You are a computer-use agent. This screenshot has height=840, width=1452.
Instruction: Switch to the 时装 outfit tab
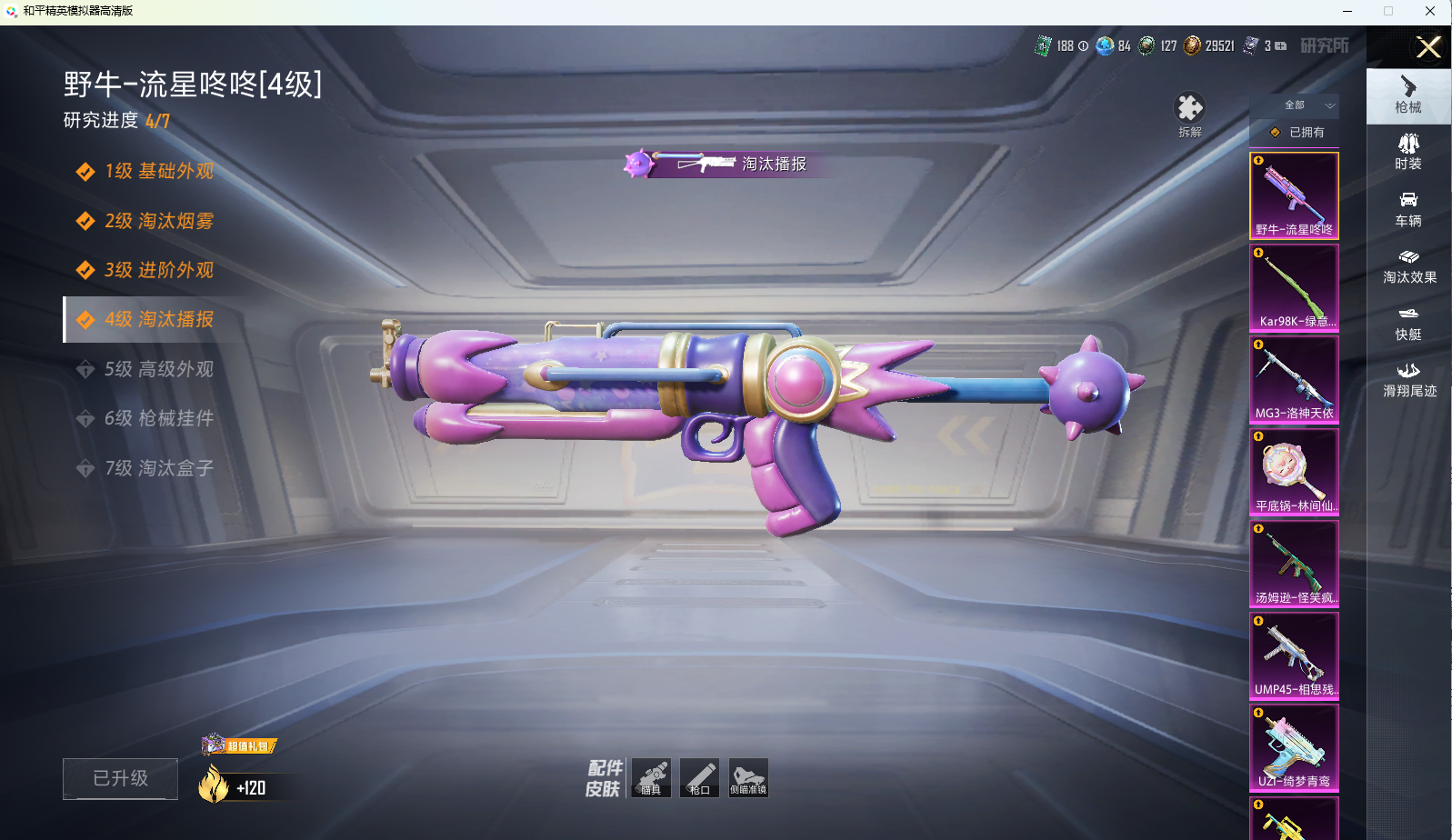[1408, 152]
